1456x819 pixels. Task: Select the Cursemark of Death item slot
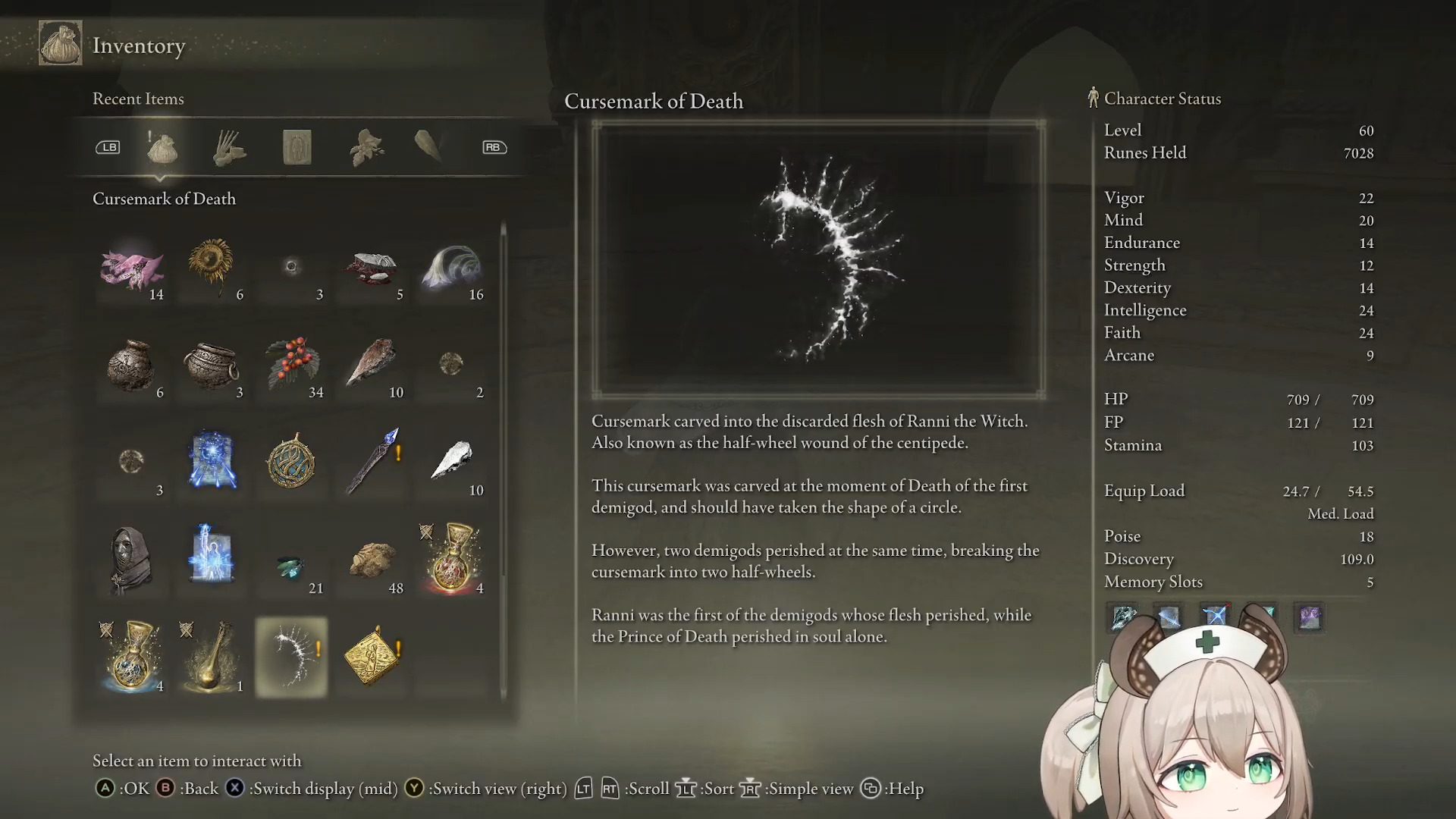click(292, 657)
